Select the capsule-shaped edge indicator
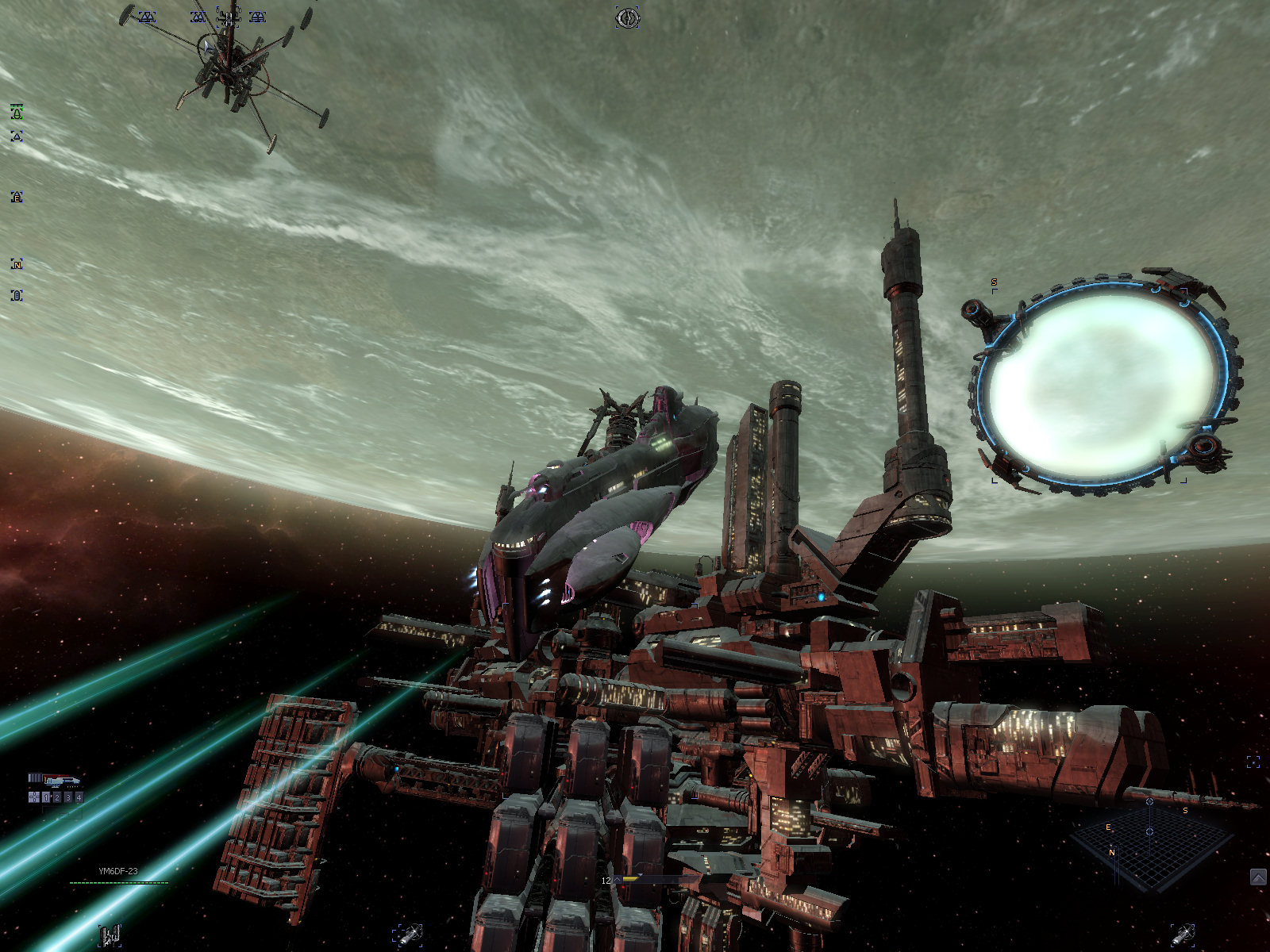The width and height of the screenshot is (1270, 952). [x=17, y=295]
